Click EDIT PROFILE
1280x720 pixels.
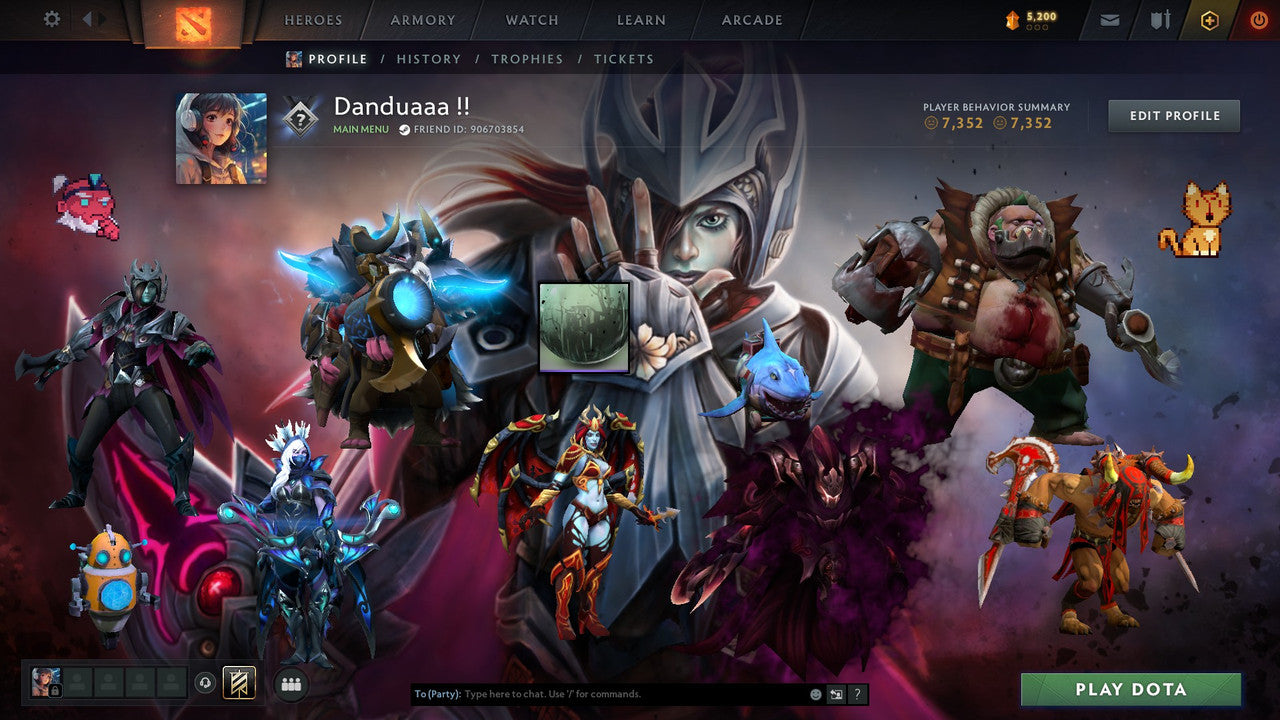coord(1174,115)
